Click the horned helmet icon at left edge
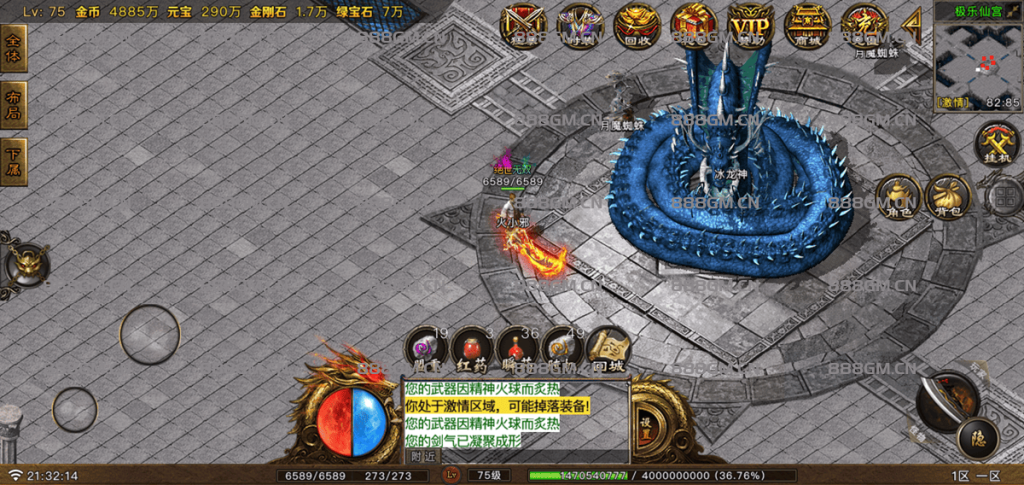This screenshot has height=485, width=1024. coord(27,264)
